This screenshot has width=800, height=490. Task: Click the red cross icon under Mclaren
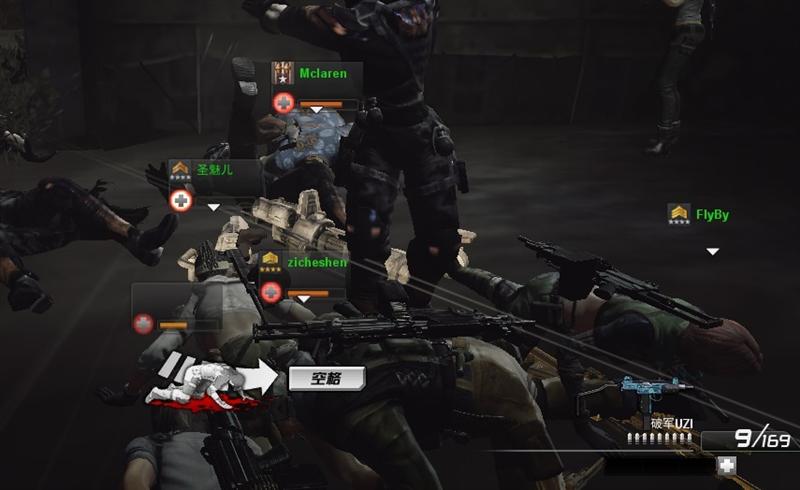[x=284, y=103]
